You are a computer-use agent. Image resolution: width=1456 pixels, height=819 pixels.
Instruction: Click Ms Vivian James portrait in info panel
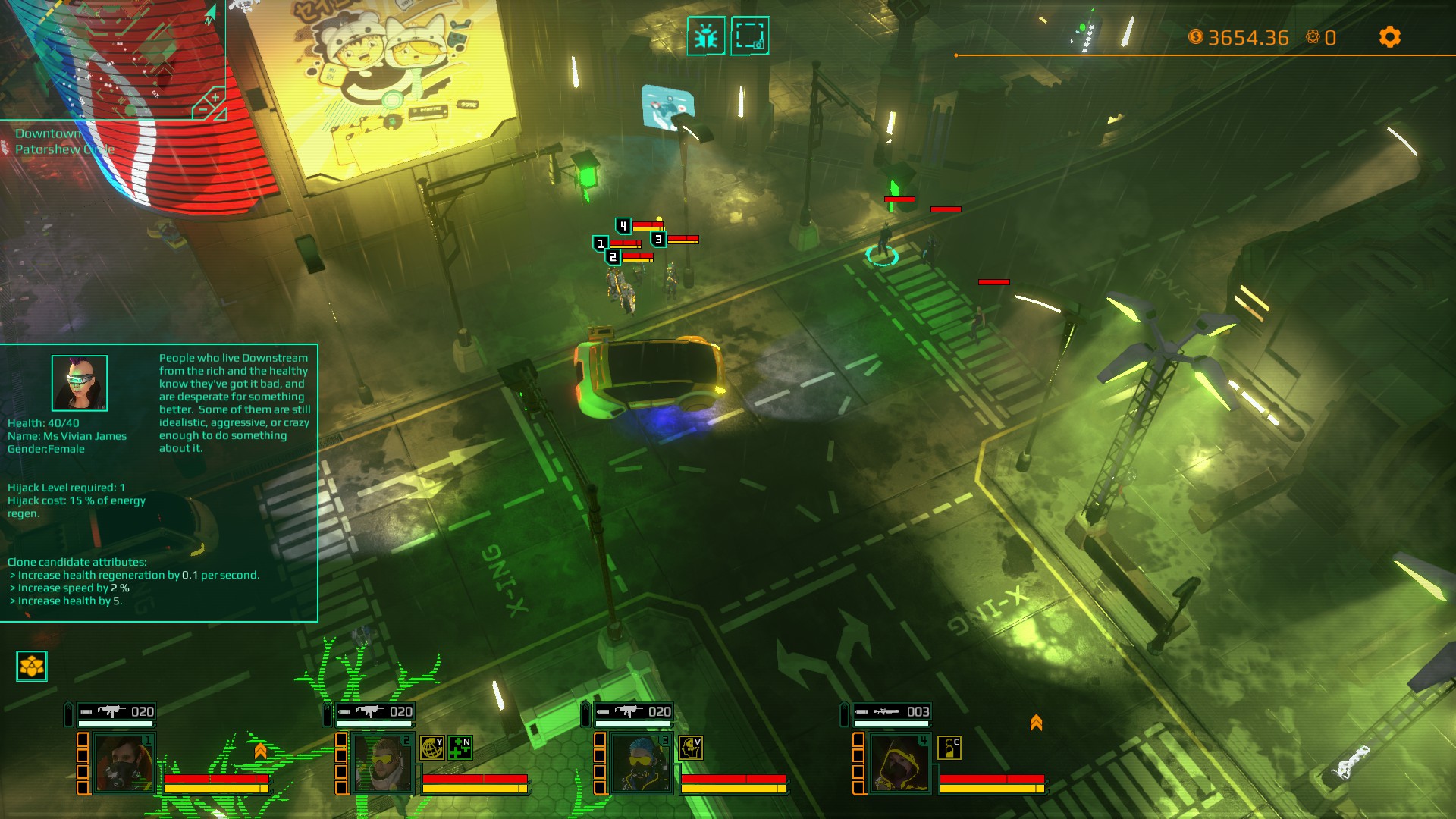click(80, 383)
